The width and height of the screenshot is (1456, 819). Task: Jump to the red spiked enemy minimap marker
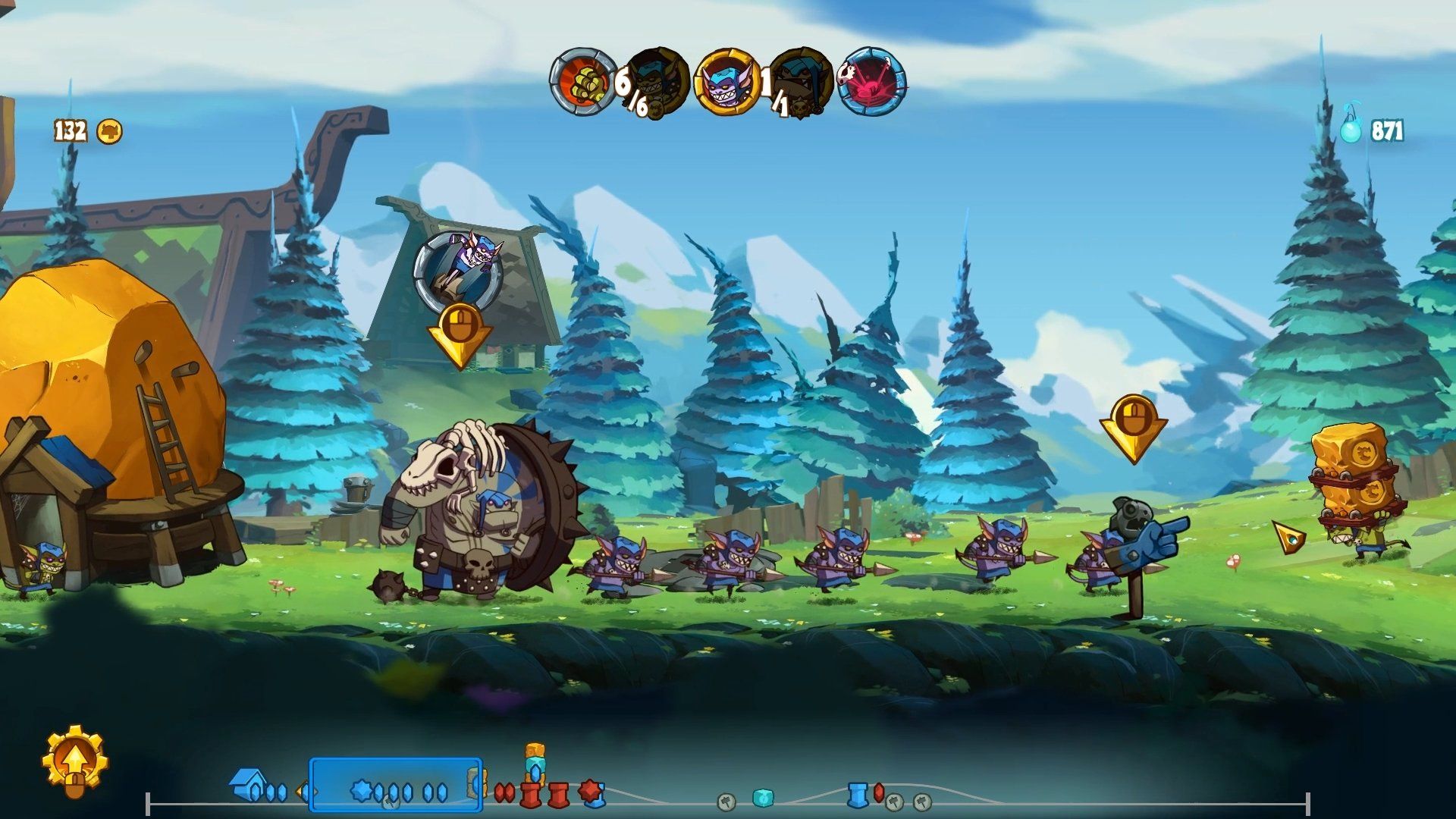[589, 791]
